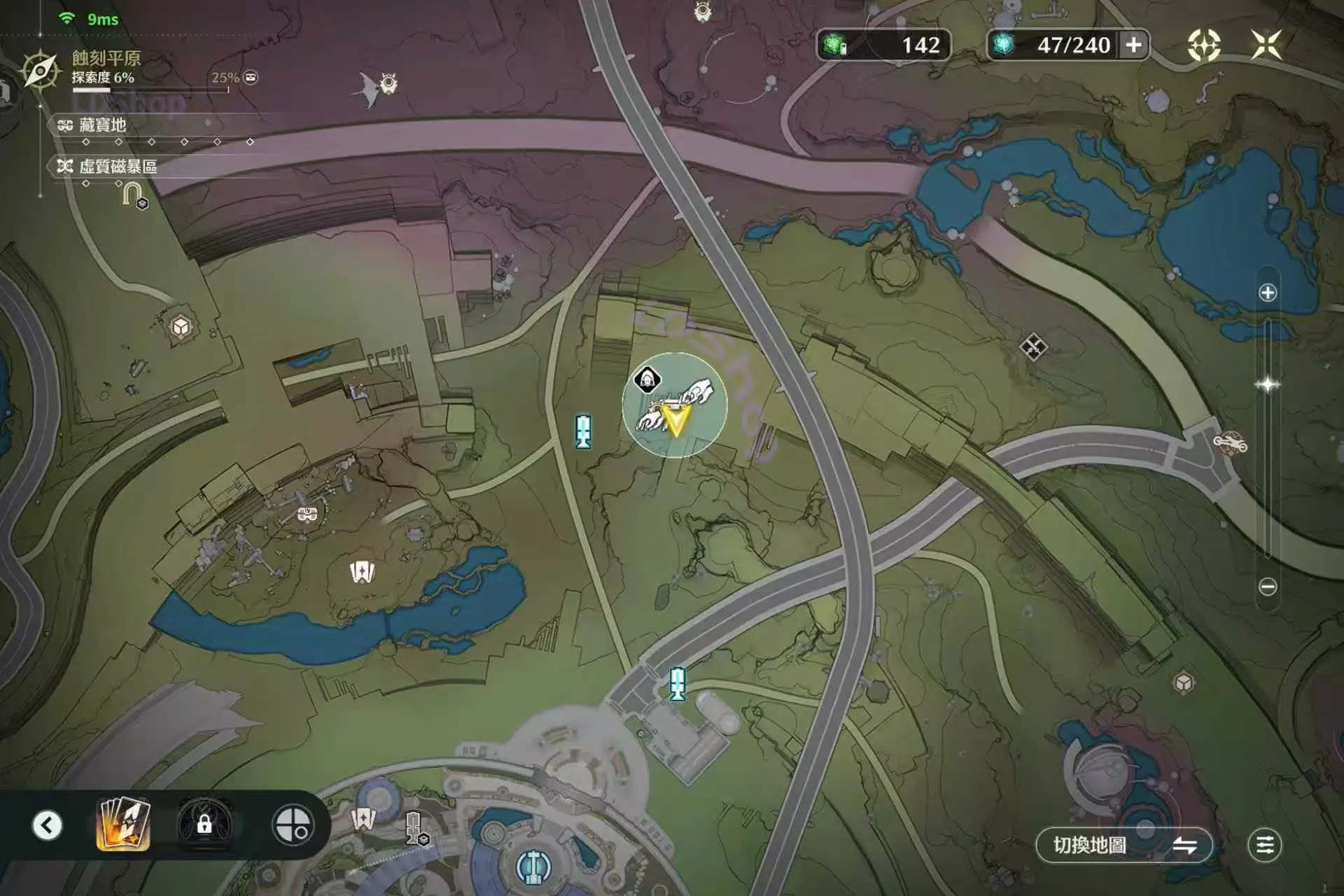
Task: Go back using the left arrow button
Action: [47, 825]
